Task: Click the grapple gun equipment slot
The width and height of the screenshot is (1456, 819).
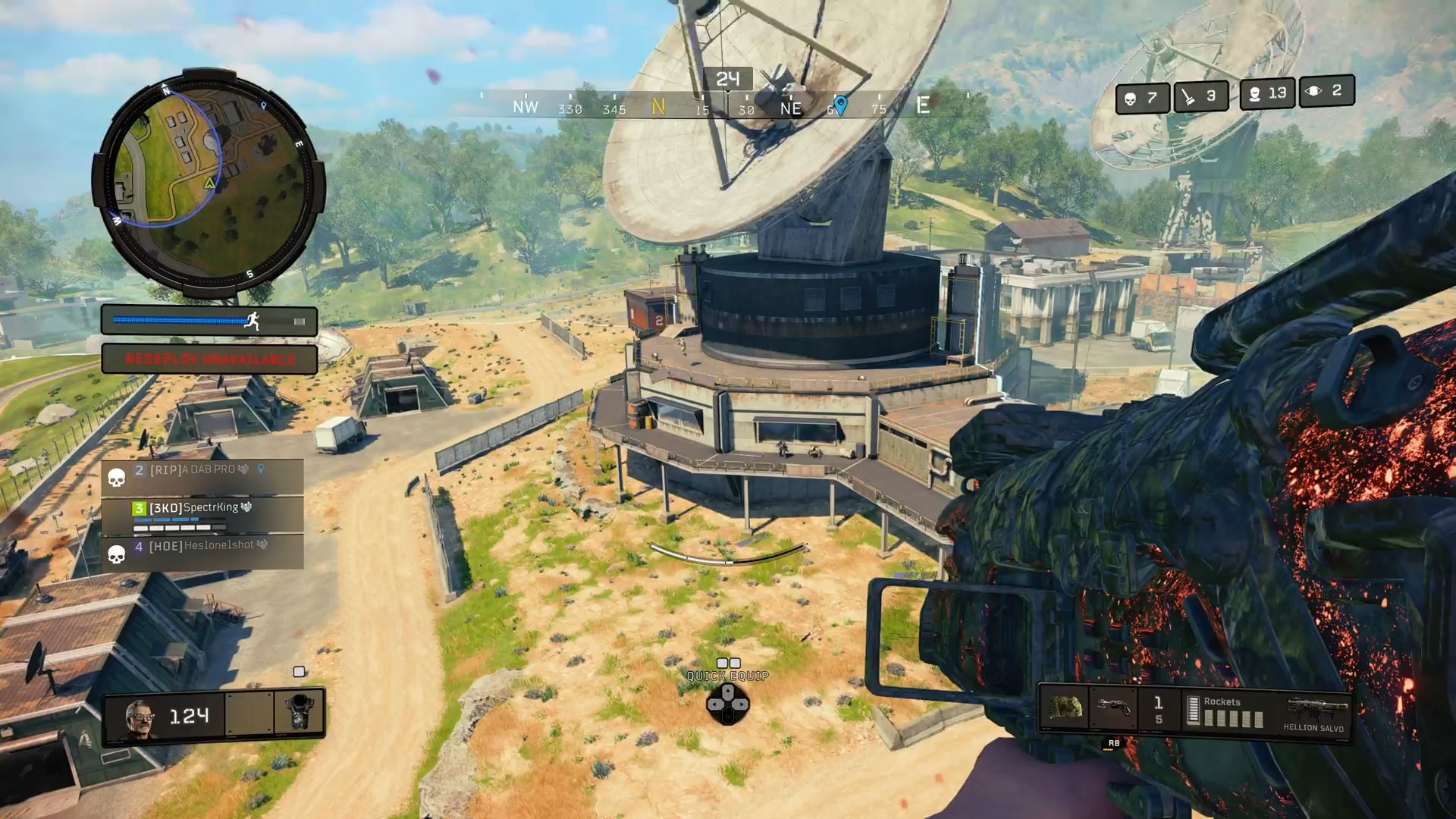Action: point(1112,708)
